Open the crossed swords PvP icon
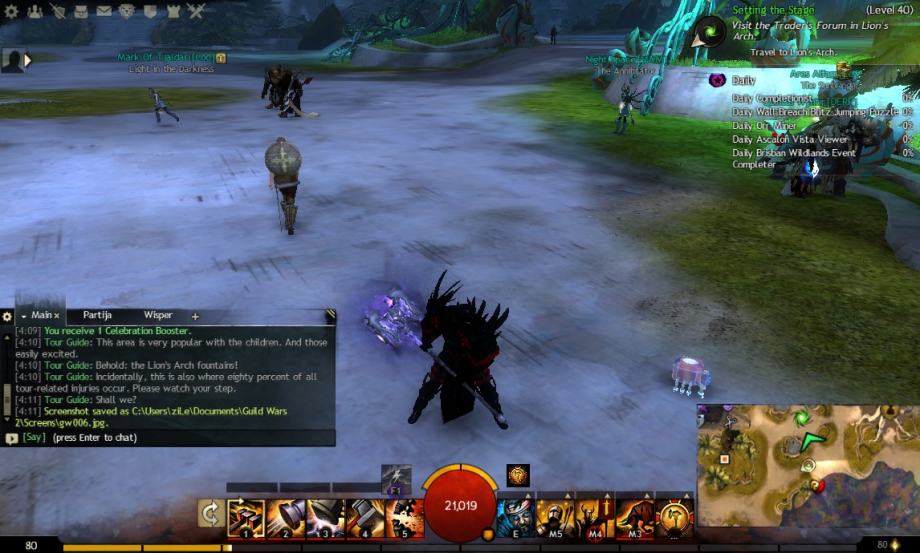This screenshot has width=920, height=553. click(196, 11)
